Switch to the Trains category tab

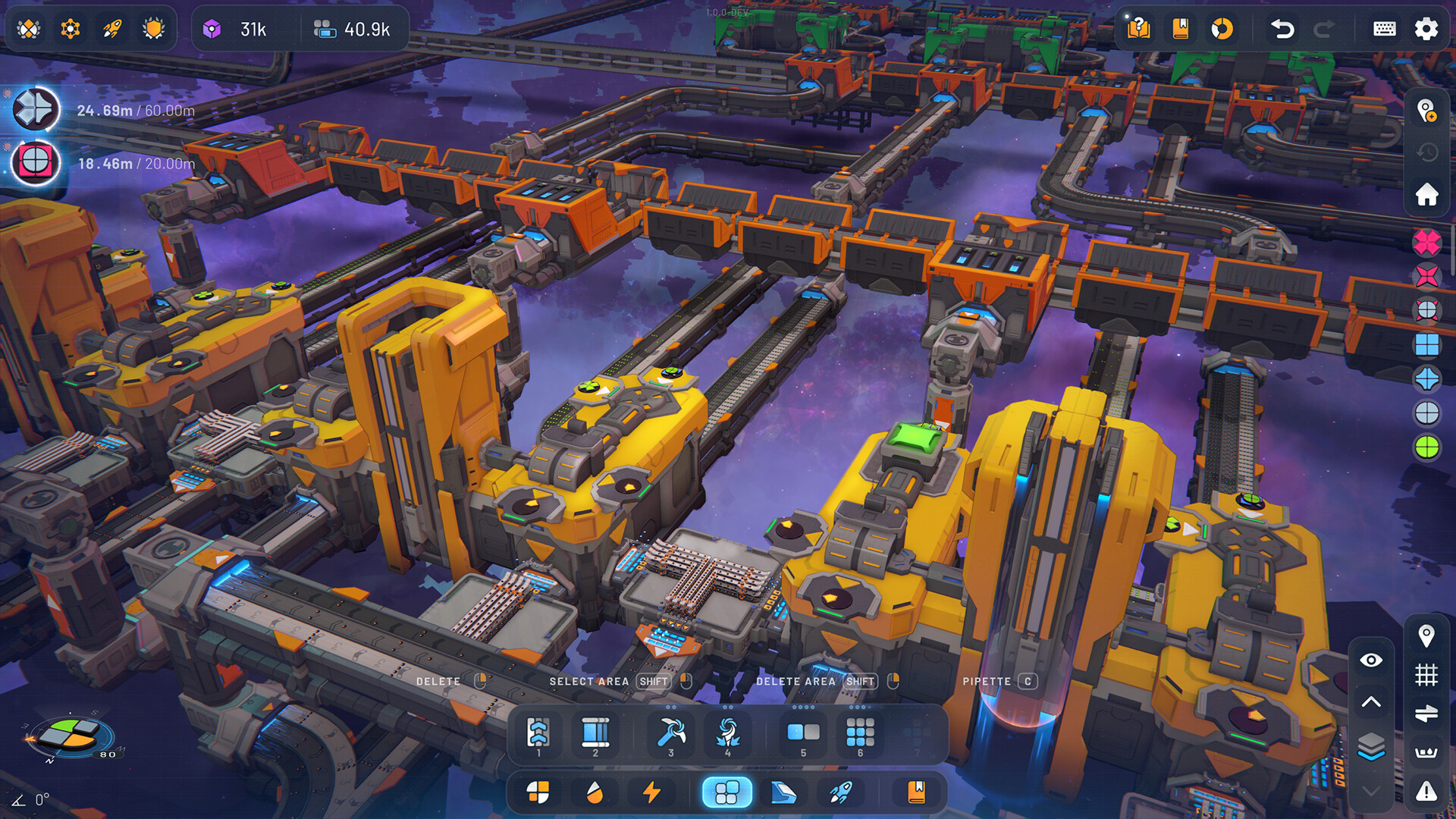784,793
